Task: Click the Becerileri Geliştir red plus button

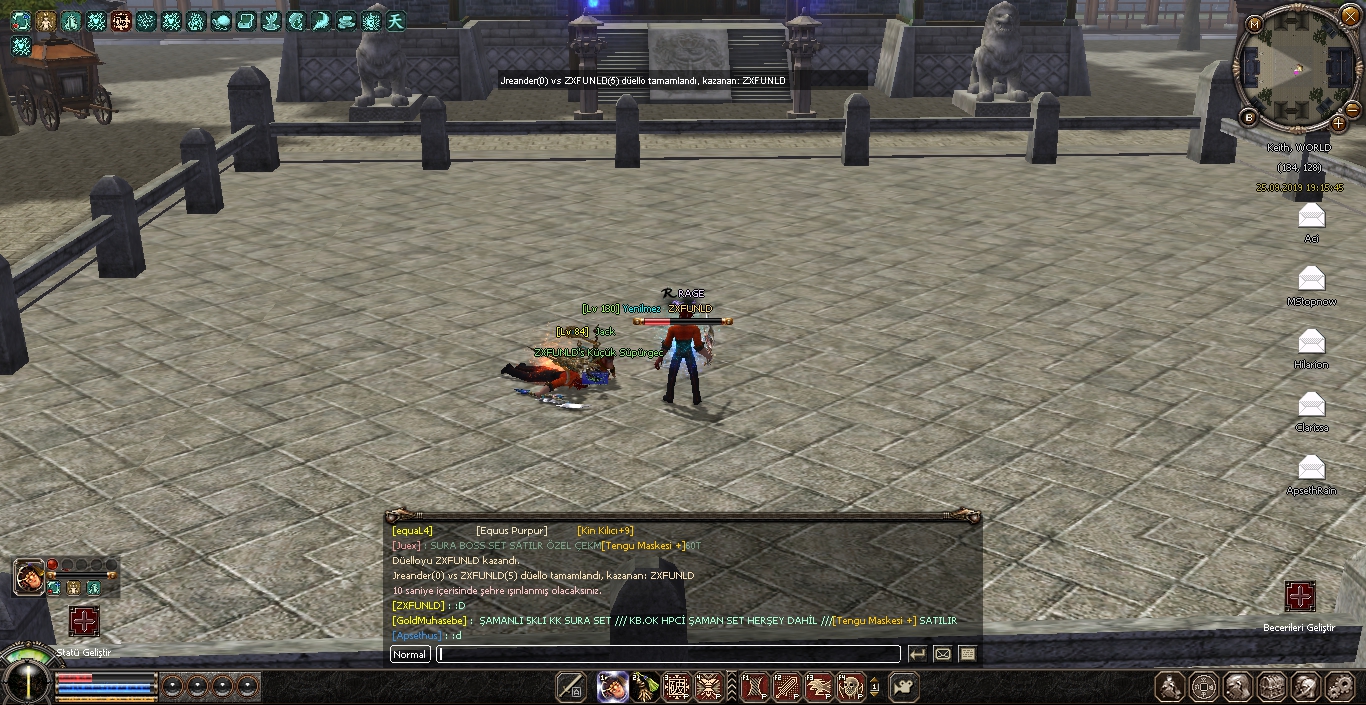Action: [x=1300, y=597]
